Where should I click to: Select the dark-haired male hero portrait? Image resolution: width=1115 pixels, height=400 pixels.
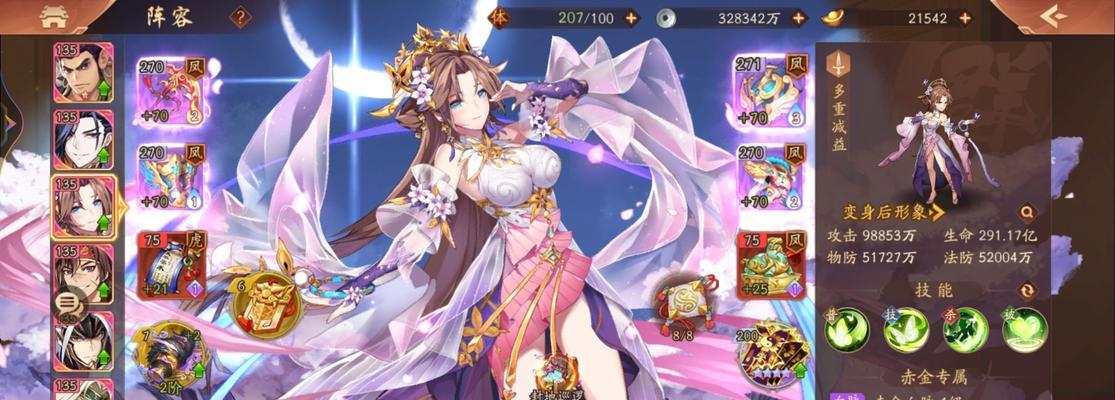tap(83, 139)
